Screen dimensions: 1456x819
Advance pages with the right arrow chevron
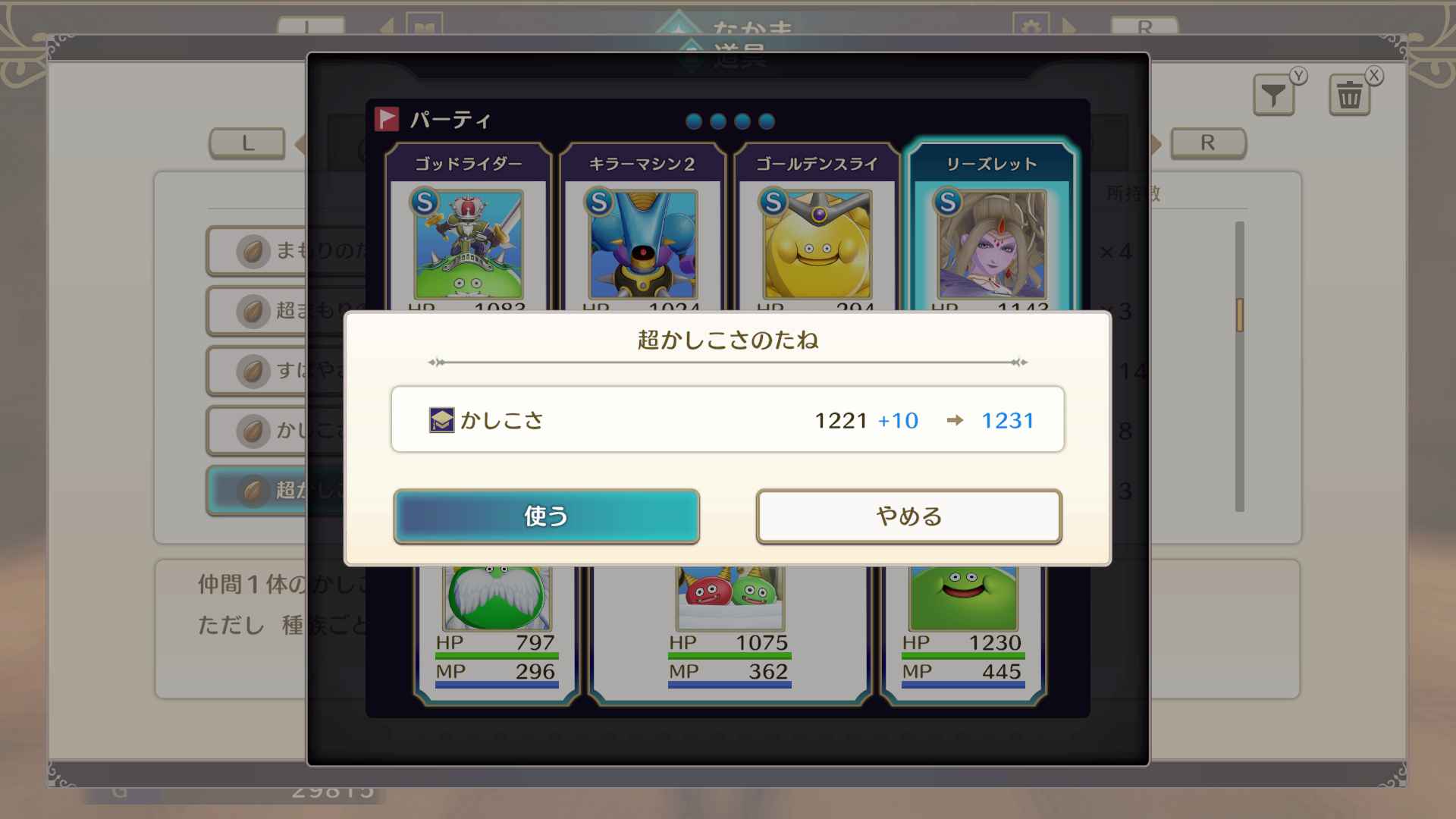1158,143
